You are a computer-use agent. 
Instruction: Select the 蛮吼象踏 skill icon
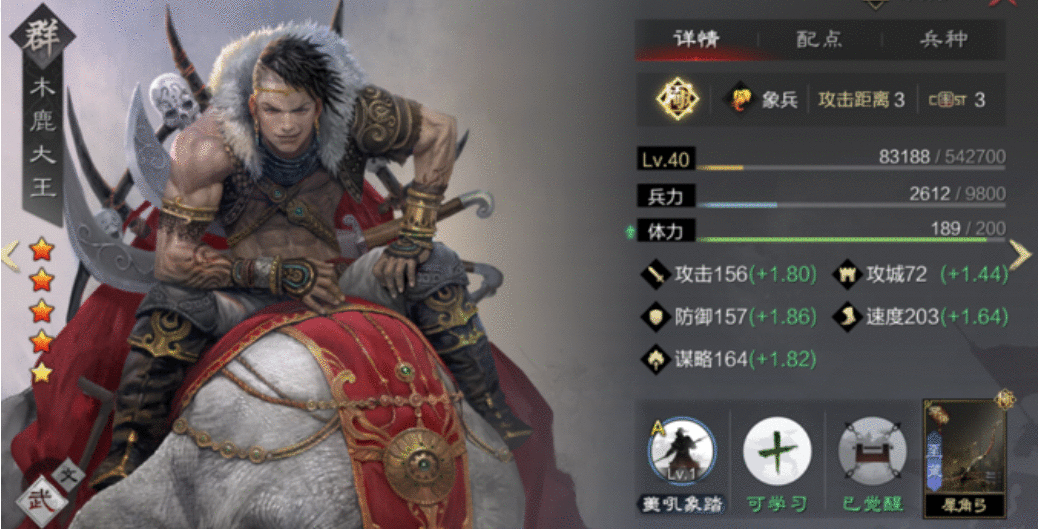tap(682, 452)
